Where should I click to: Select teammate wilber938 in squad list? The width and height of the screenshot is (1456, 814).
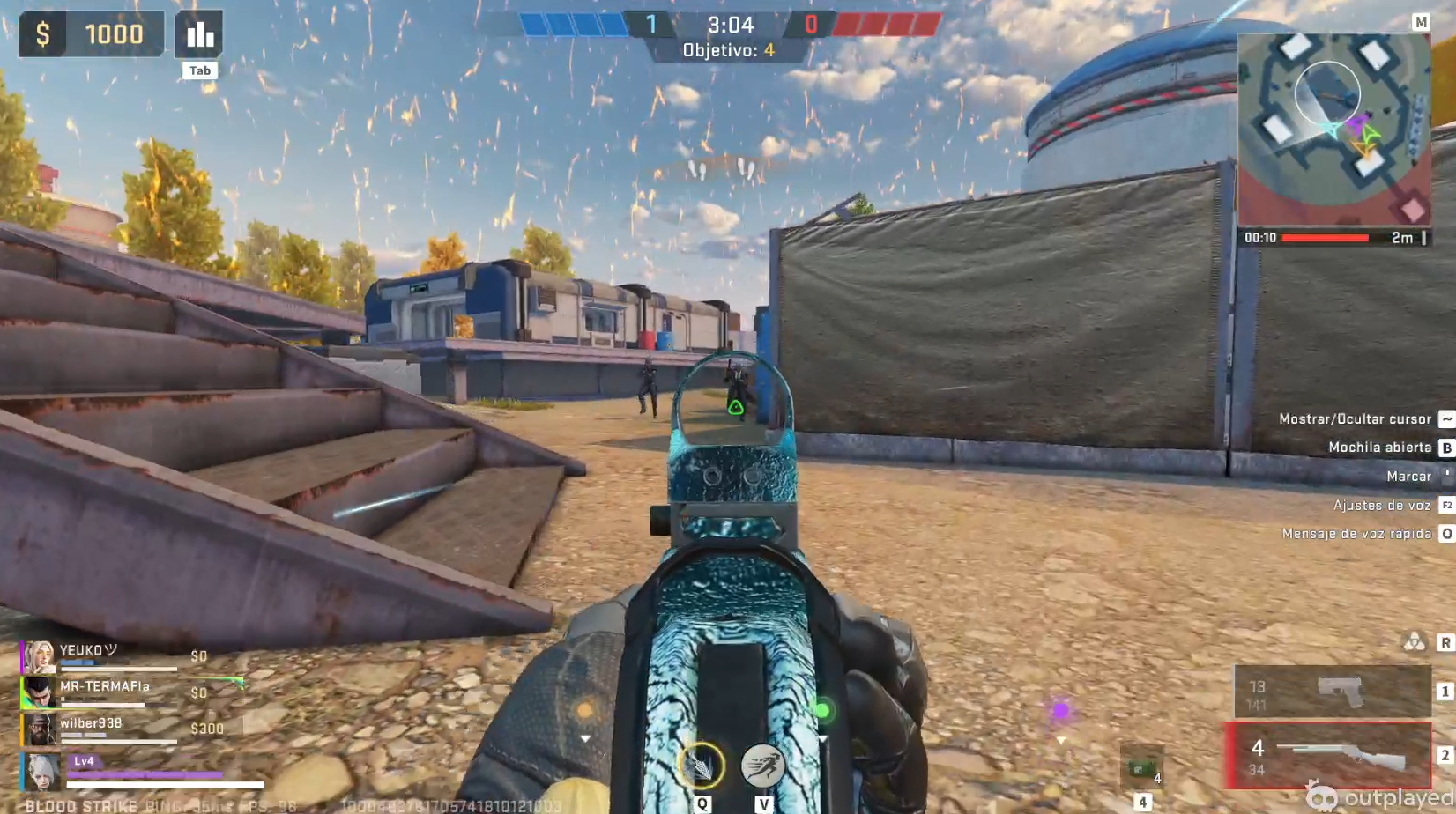[91, 728]
